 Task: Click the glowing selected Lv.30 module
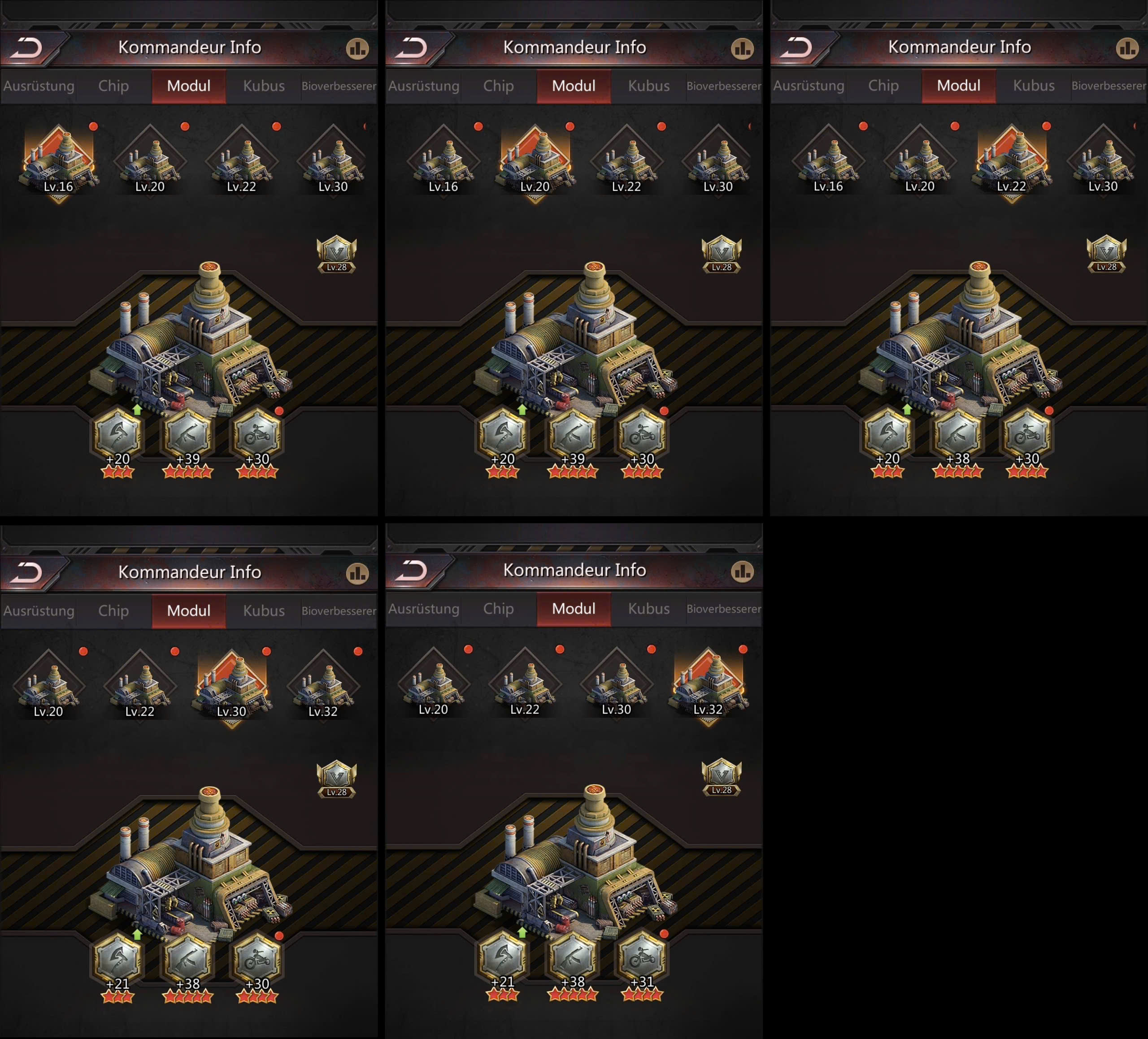tap(232, 686)
